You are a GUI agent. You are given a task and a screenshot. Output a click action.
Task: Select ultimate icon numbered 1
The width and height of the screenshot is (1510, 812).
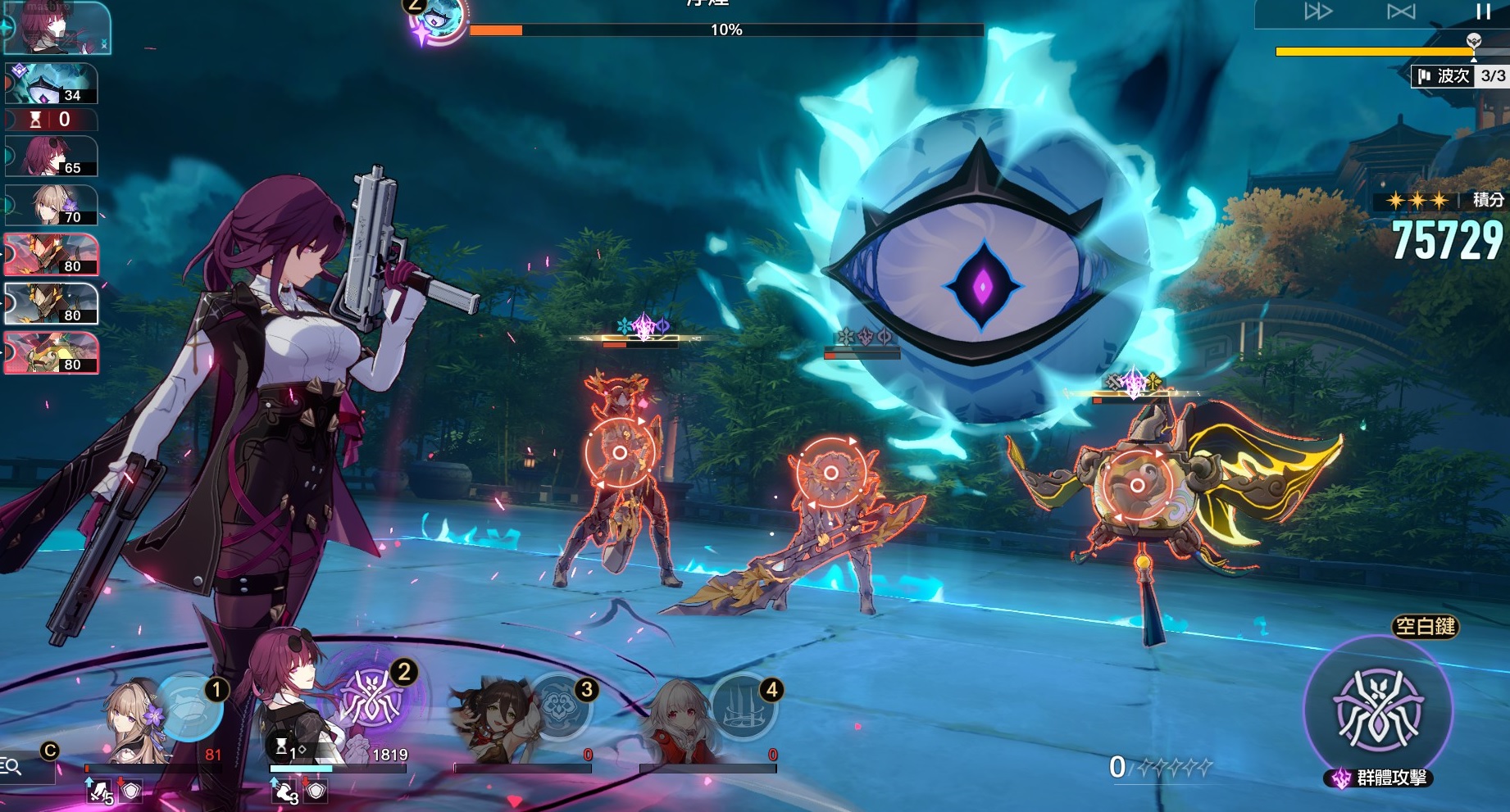(x=189, y=706)
